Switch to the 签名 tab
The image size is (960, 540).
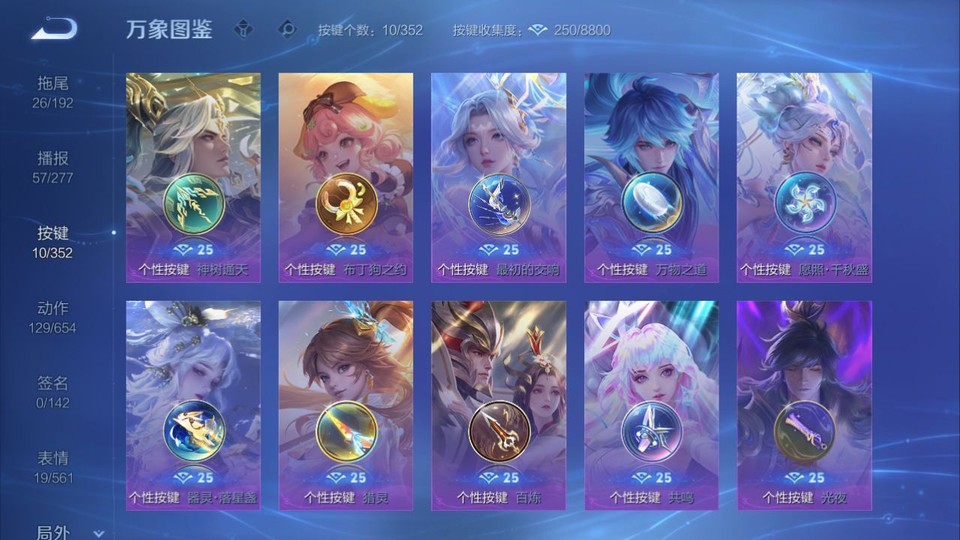pyautogui.click(x=53, y=391)
